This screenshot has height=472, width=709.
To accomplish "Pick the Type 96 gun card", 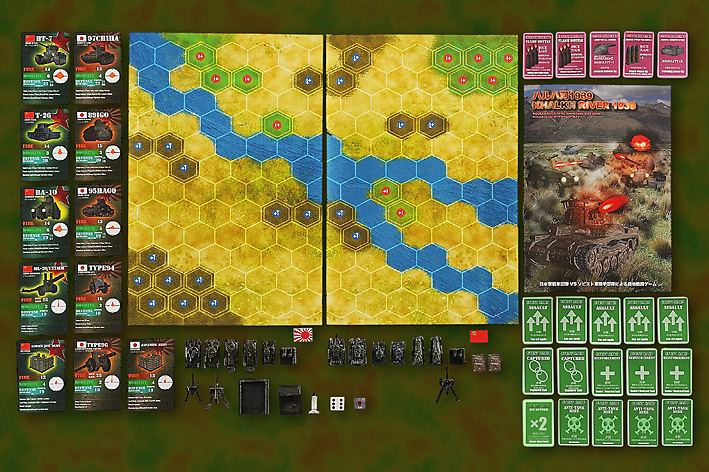I will (x=99, y=375).
